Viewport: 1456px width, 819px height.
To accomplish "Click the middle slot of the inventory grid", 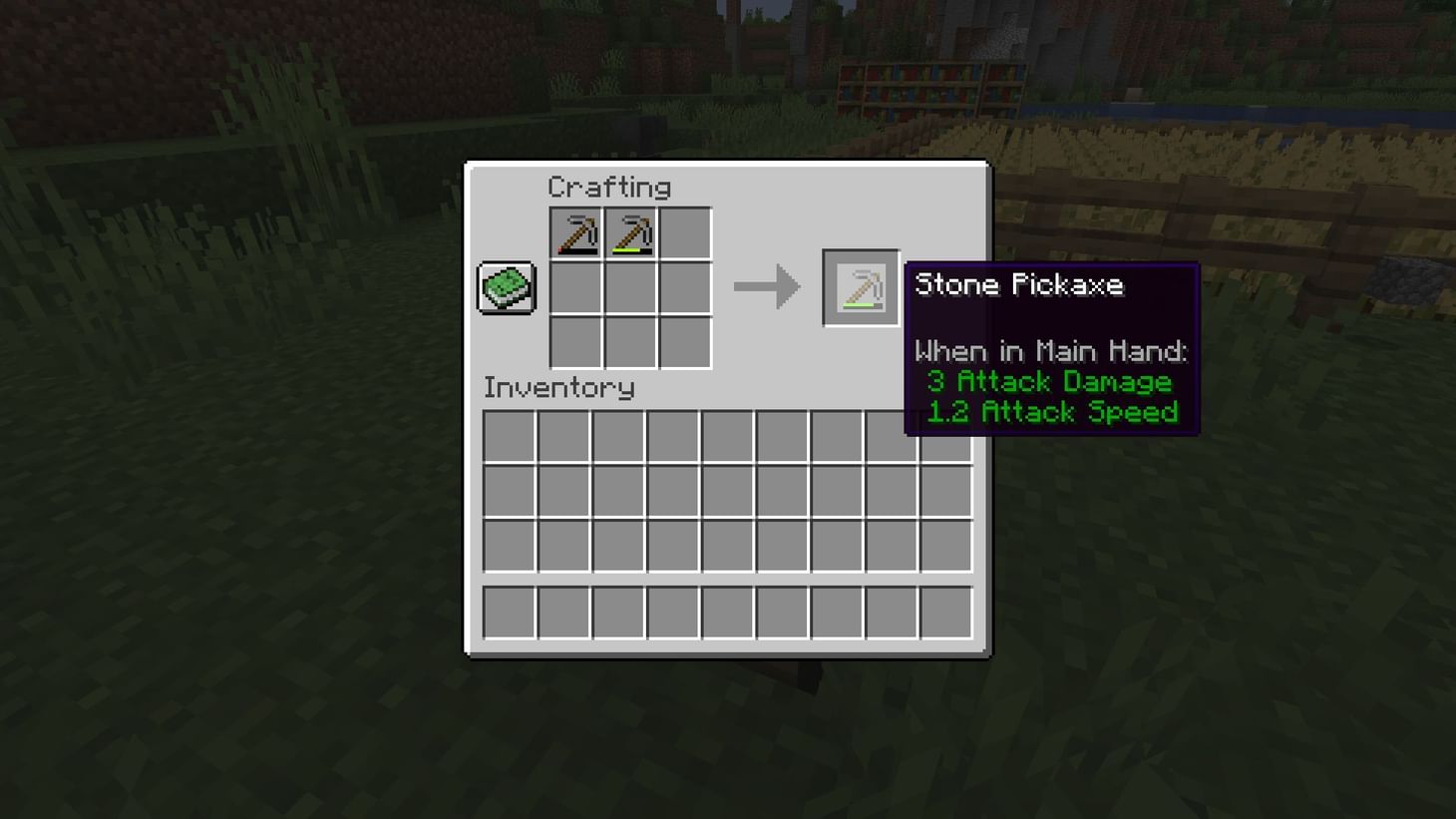I will tap(727, 491).
